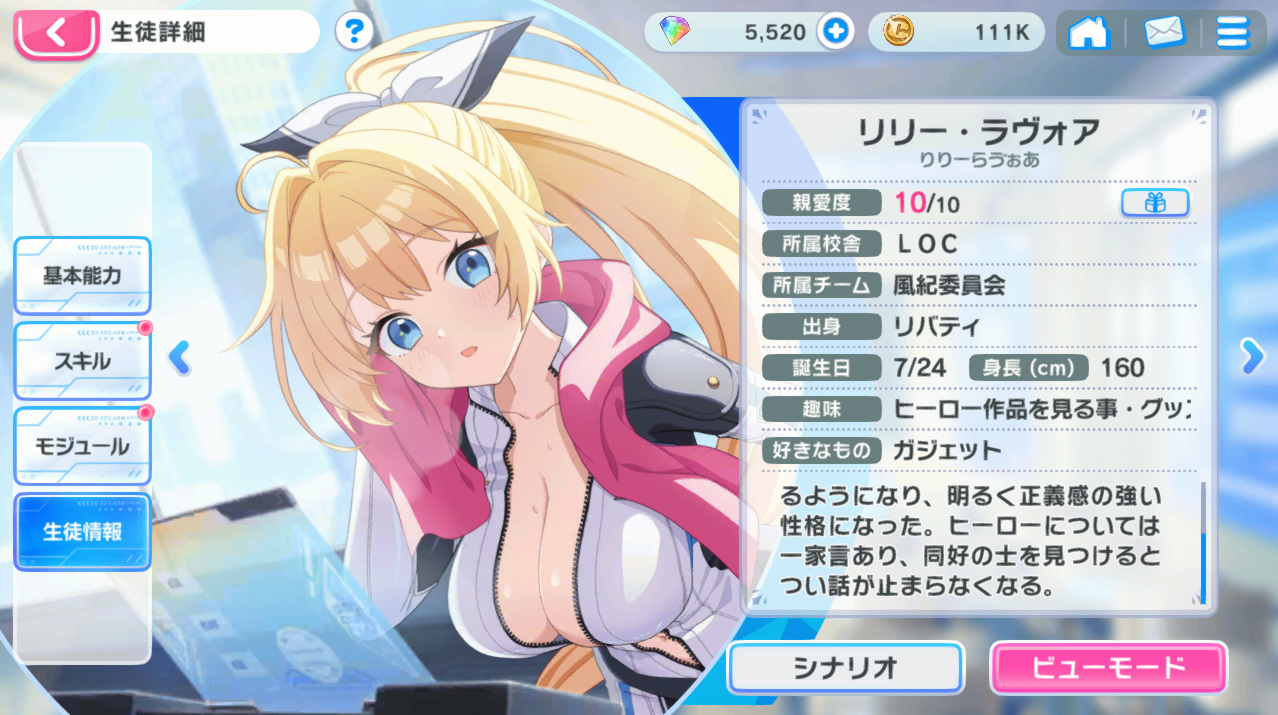The image size is (1278, 715).
Task: Switch to the モジュール tab
Action: (x=82, y=446)
